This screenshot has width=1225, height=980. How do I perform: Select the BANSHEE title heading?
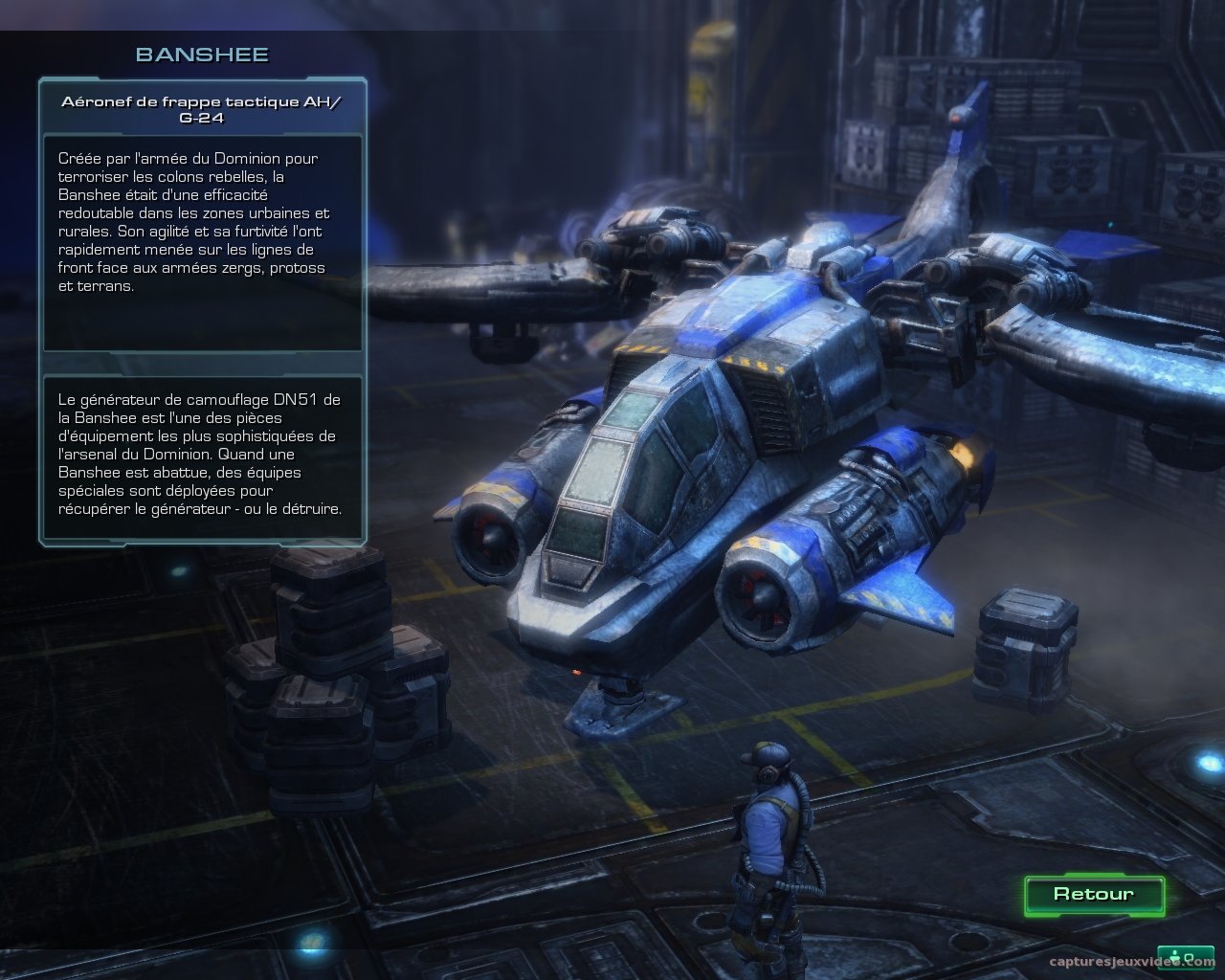coord(204,55)
